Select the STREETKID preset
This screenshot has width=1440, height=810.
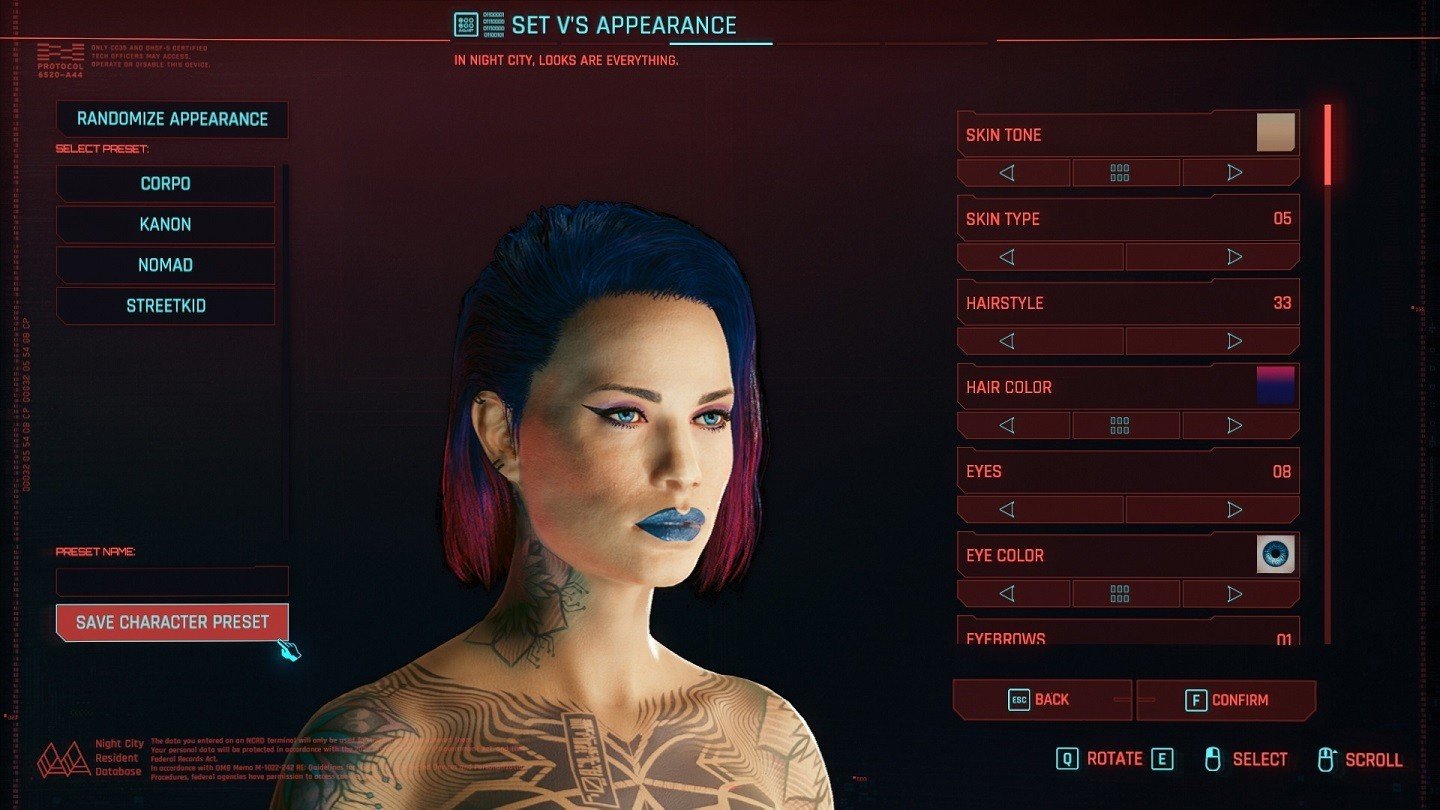165,305
